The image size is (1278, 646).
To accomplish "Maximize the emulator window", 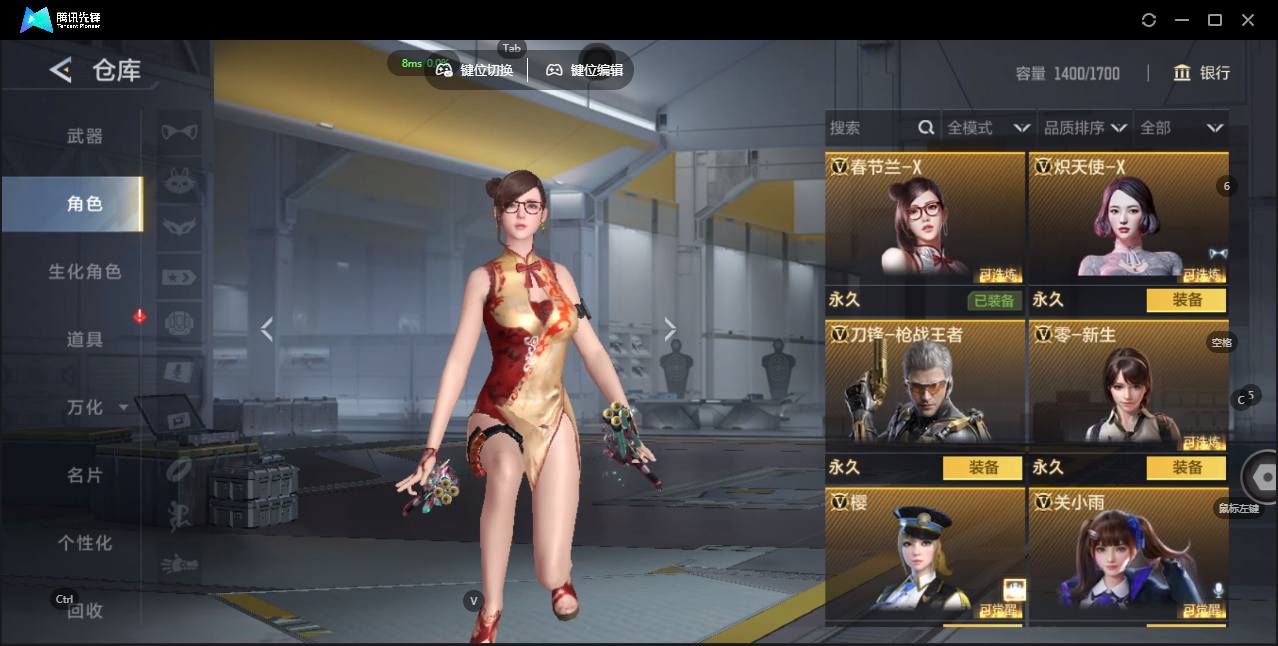I will 1215,20.
